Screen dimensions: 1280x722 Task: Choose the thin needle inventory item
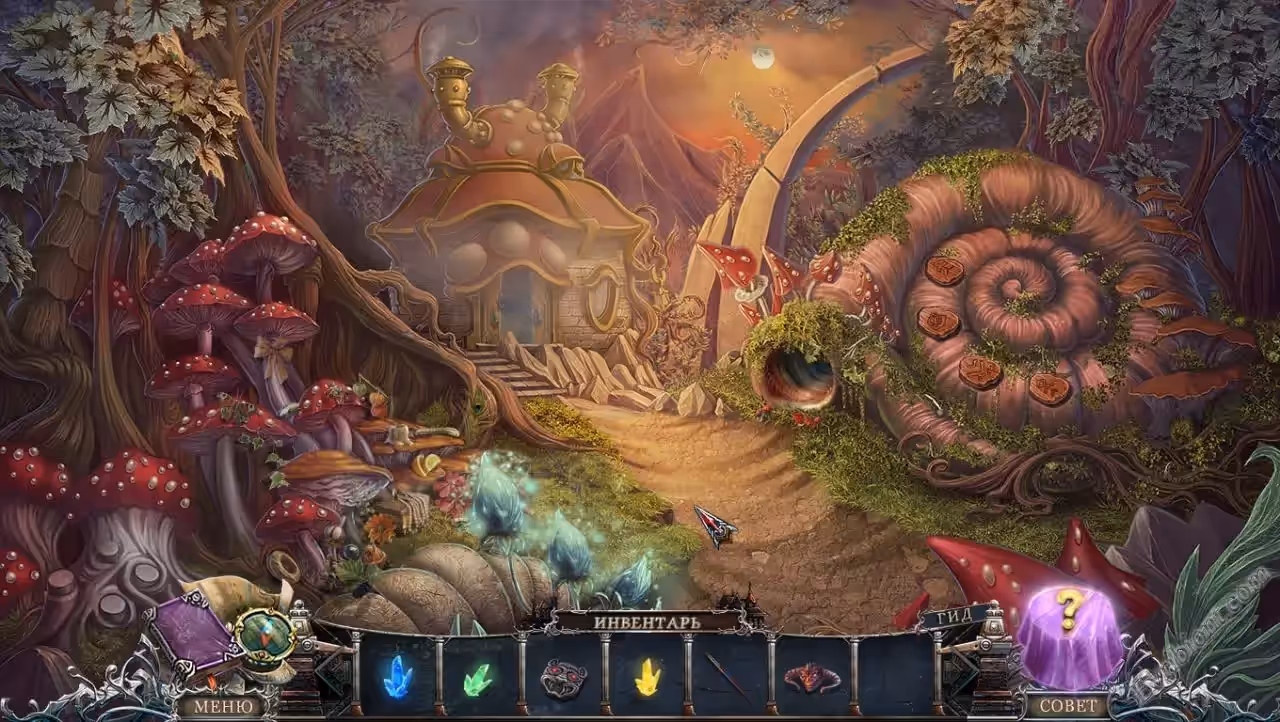[729, 677]
